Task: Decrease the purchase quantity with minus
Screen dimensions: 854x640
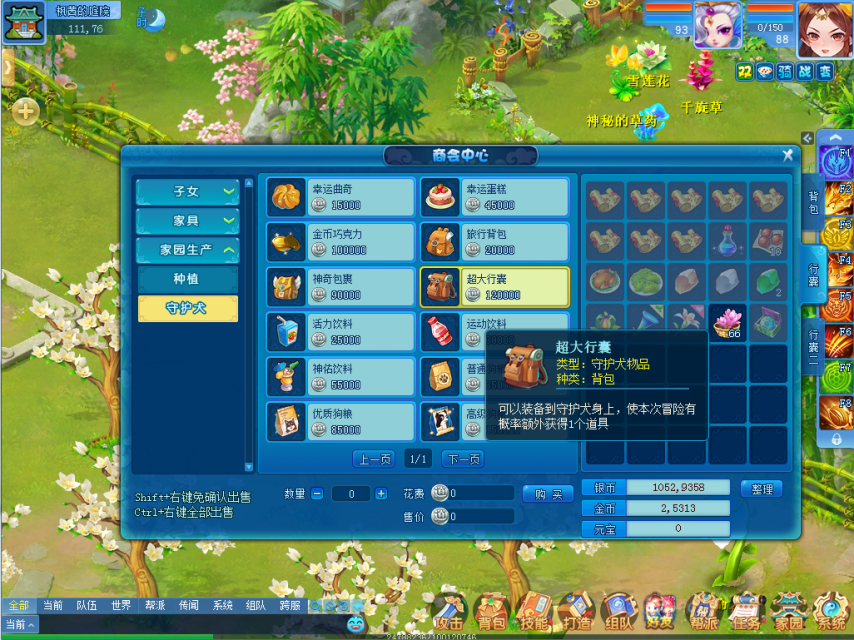Action: point(317,494)
